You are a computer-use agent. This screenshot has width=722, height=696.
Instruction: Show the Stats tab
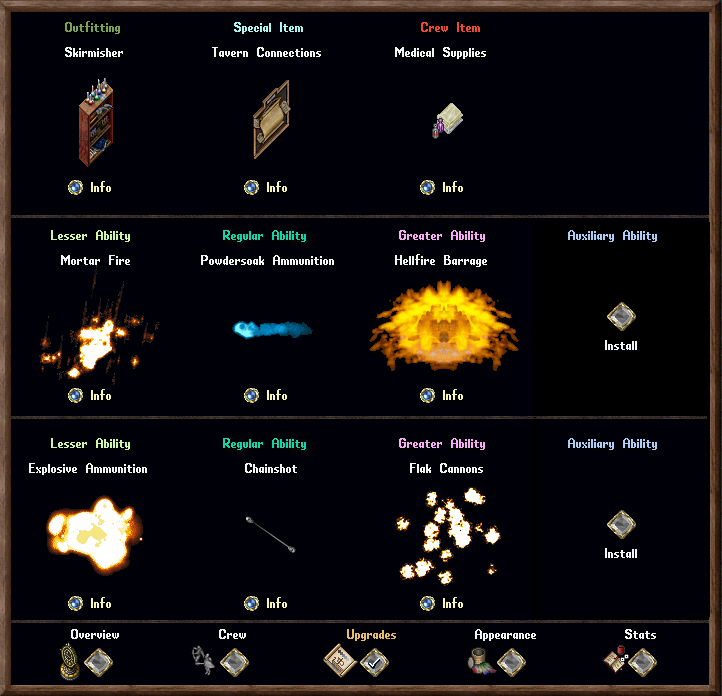[x=642, y=661]
